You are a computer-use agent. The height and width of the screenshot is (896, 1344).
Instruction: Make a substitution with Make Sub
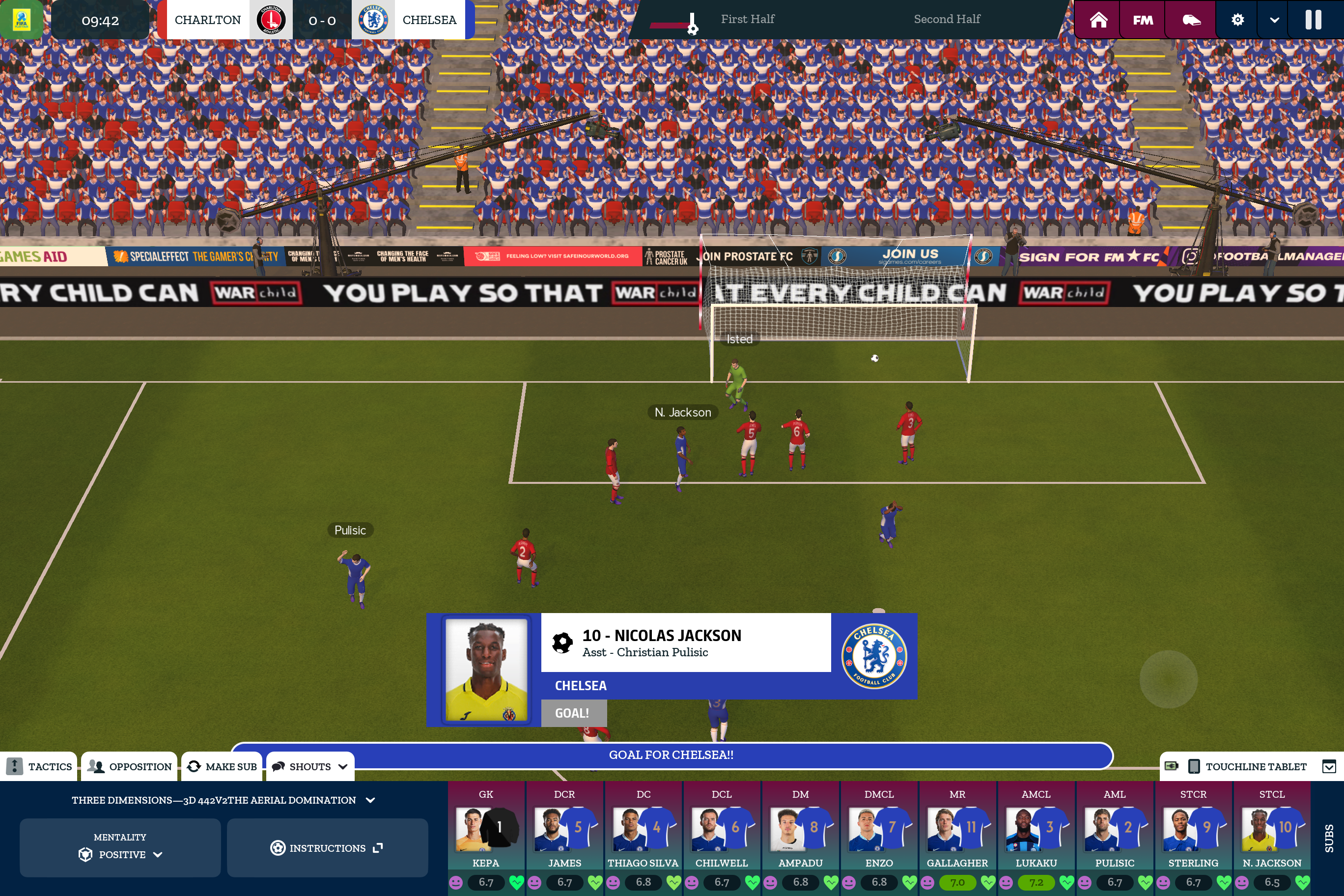pyautogui.click(x=223, y=766)
